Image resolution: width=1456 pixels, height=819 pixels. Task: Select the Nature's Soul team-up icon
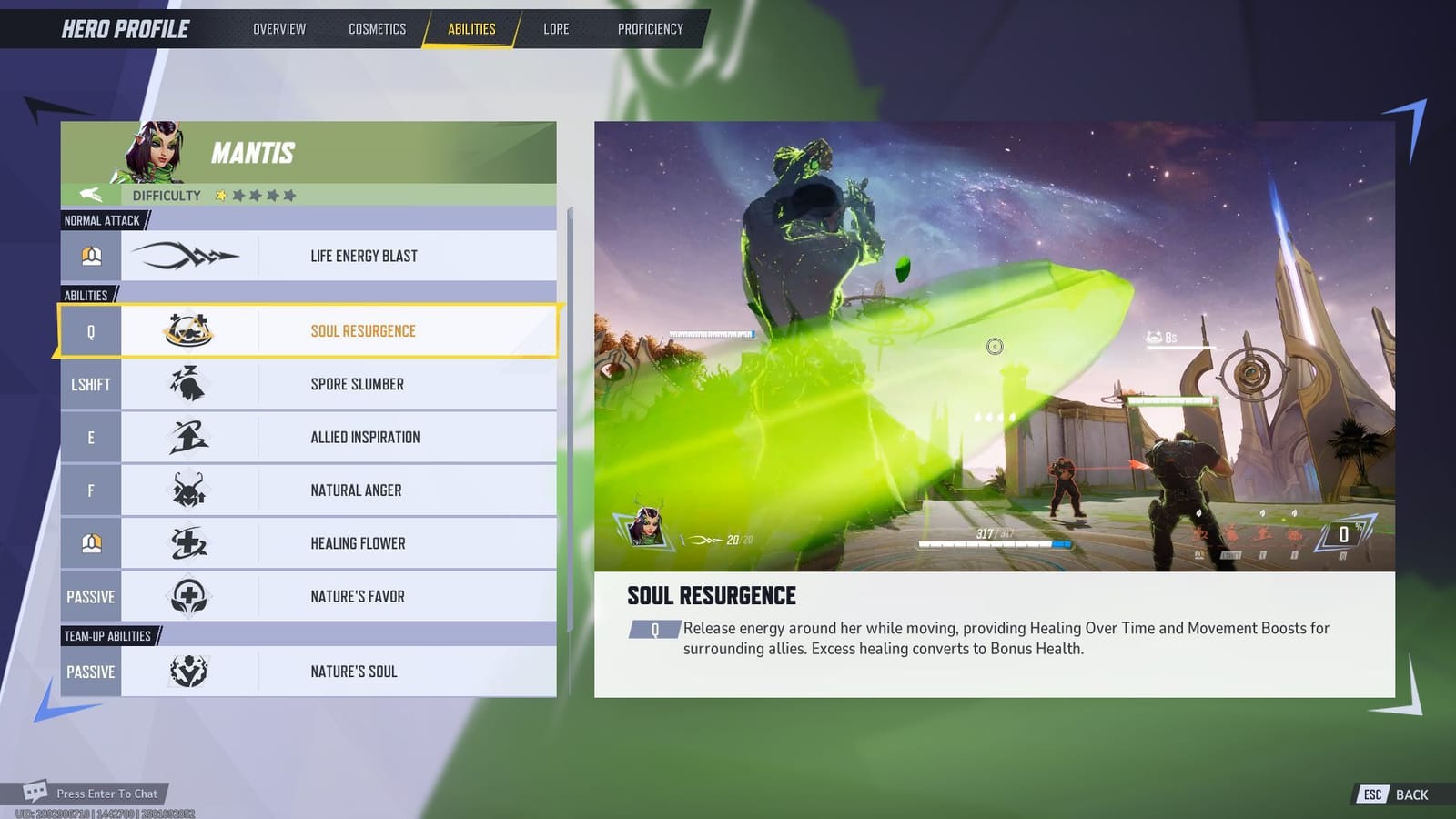tap(188, 671)
